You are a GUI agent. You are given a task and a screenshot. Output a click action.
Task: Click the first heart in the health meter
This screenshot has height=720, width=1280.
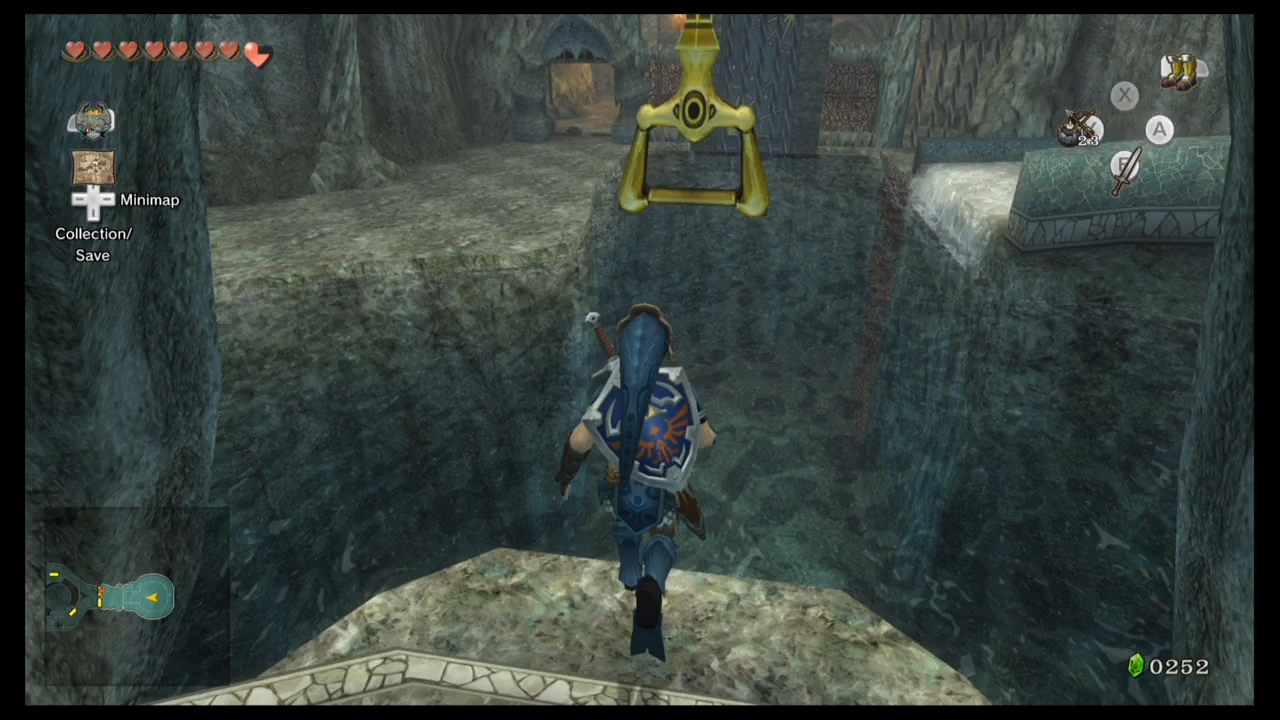(x=76, y=50)
